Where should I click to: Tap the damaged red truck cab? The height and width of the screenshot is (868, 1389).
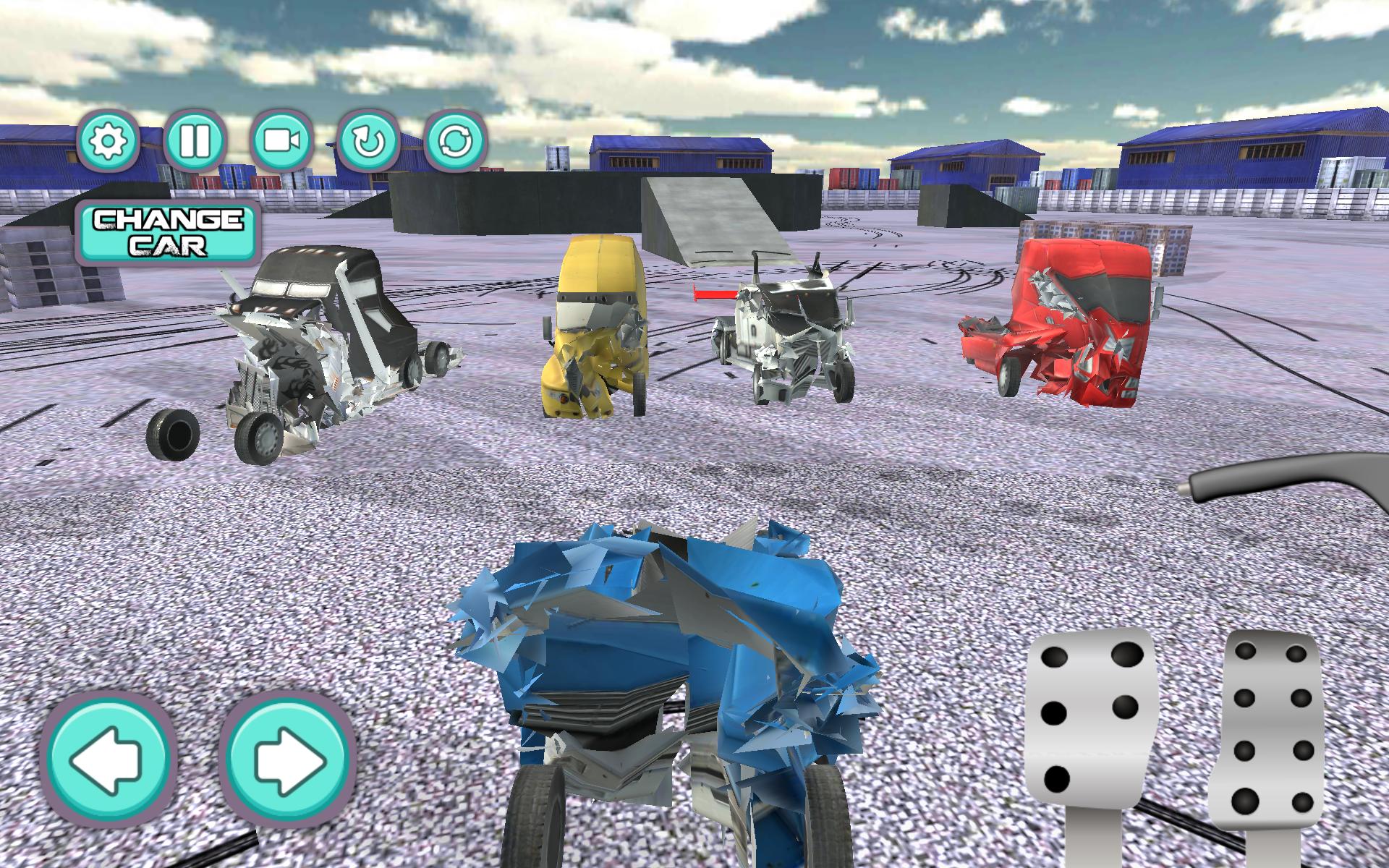(x=1071, y=318)
